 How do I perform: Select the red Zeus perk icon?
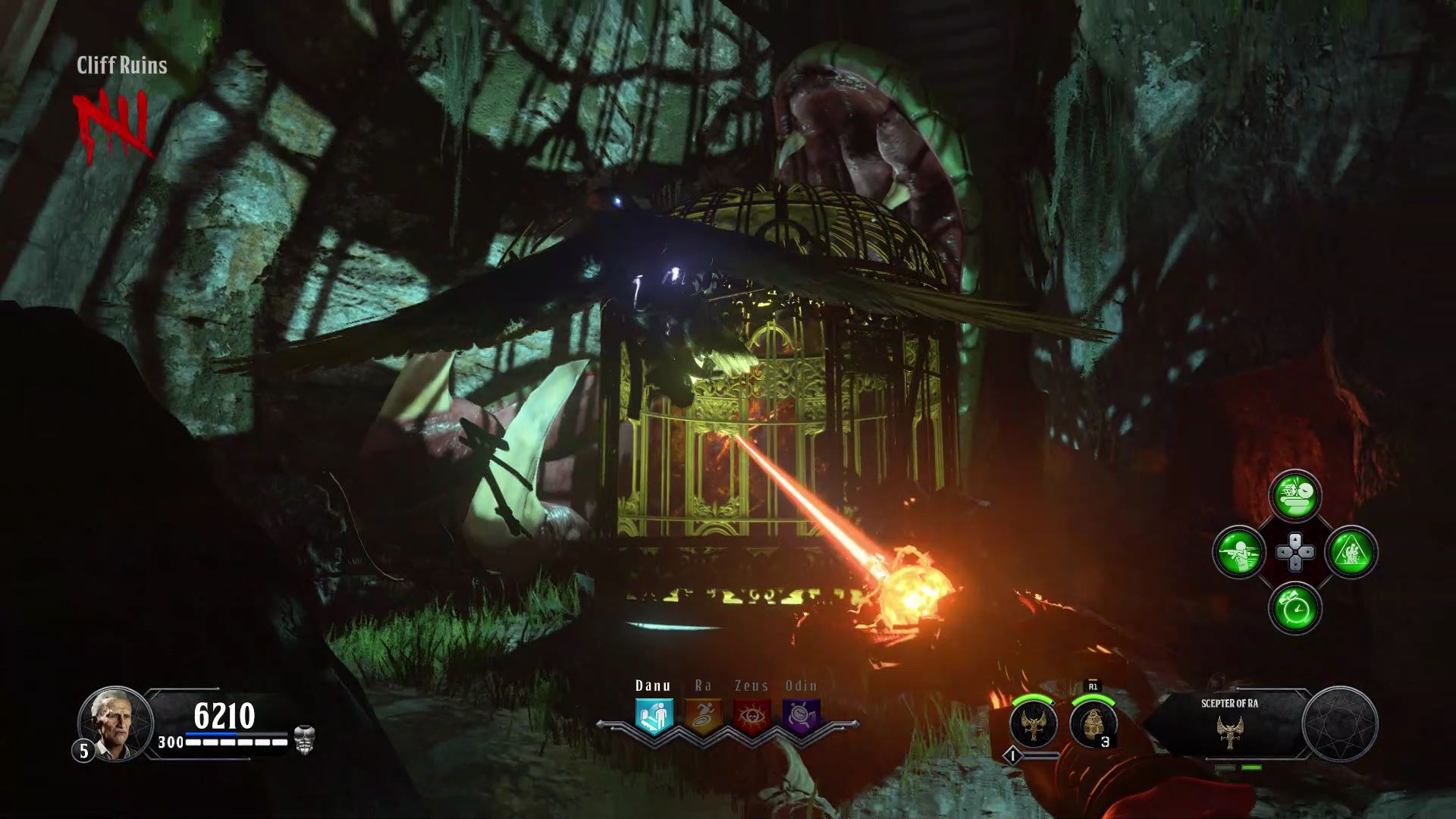(752, 716)
